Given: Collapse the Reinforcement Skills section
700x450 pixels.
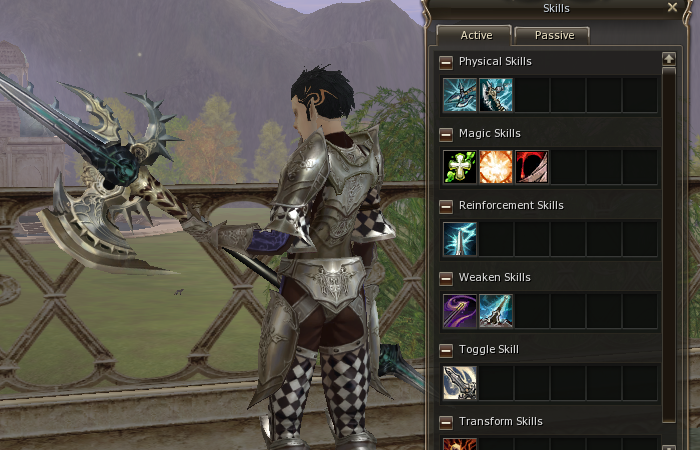Looking at the screenshot, I should [446, 206].
